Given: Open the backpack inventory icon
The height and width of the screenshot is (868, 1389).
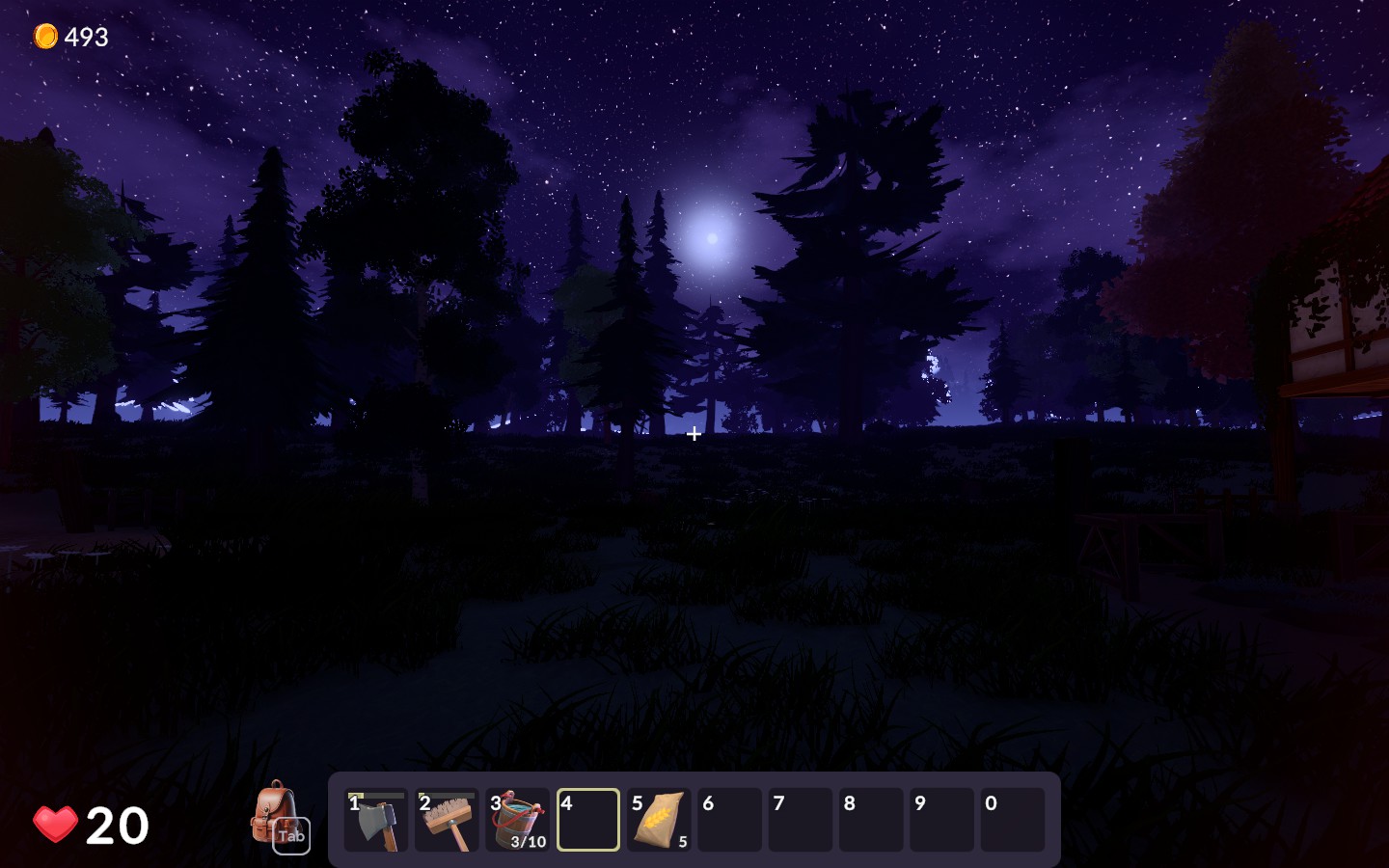Looking at the screenshot, I should point(277,815).
